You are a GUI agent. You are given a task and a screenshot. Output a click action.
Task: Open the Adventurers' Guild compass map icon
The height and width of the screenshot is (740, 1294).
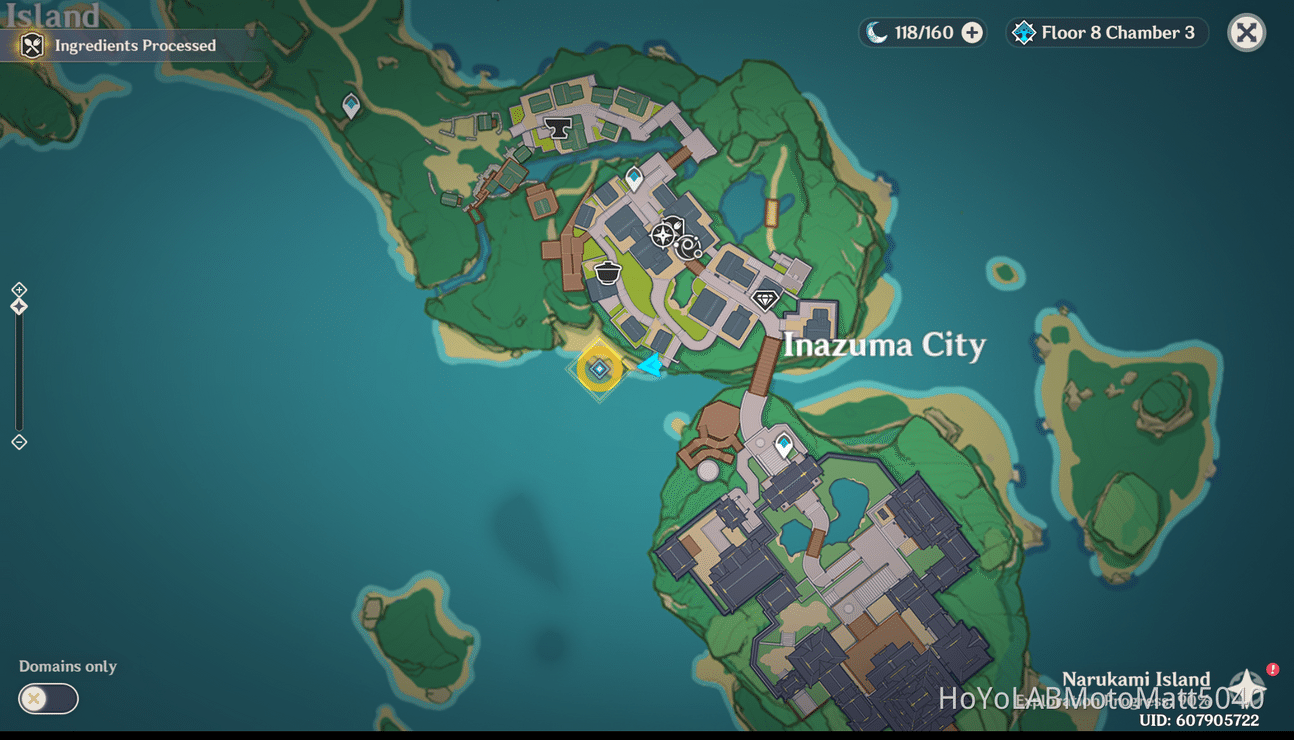[663, 235]
